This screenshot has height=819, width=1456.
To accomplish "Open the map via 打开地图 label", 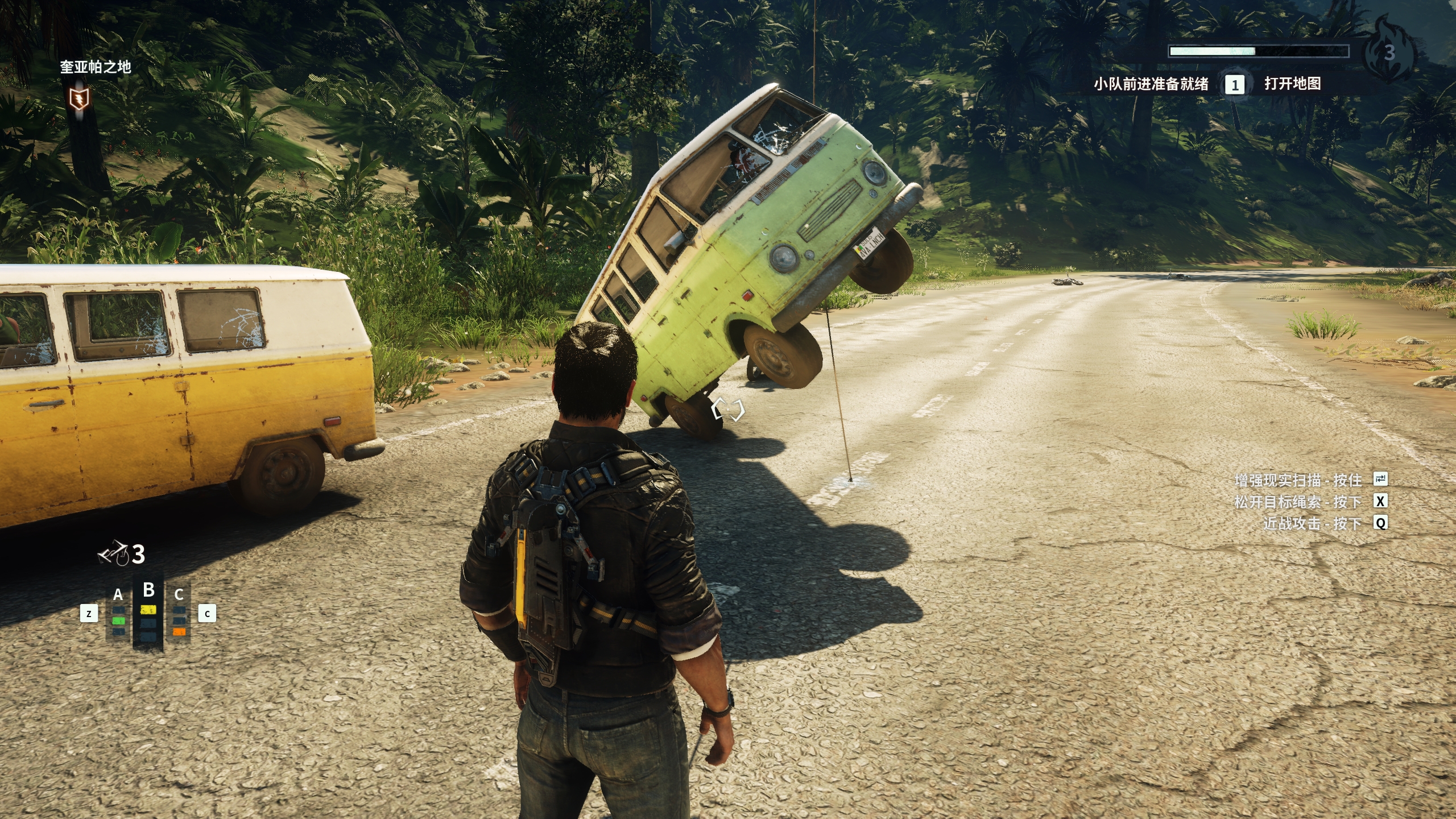I will [x=1292, y=84].
